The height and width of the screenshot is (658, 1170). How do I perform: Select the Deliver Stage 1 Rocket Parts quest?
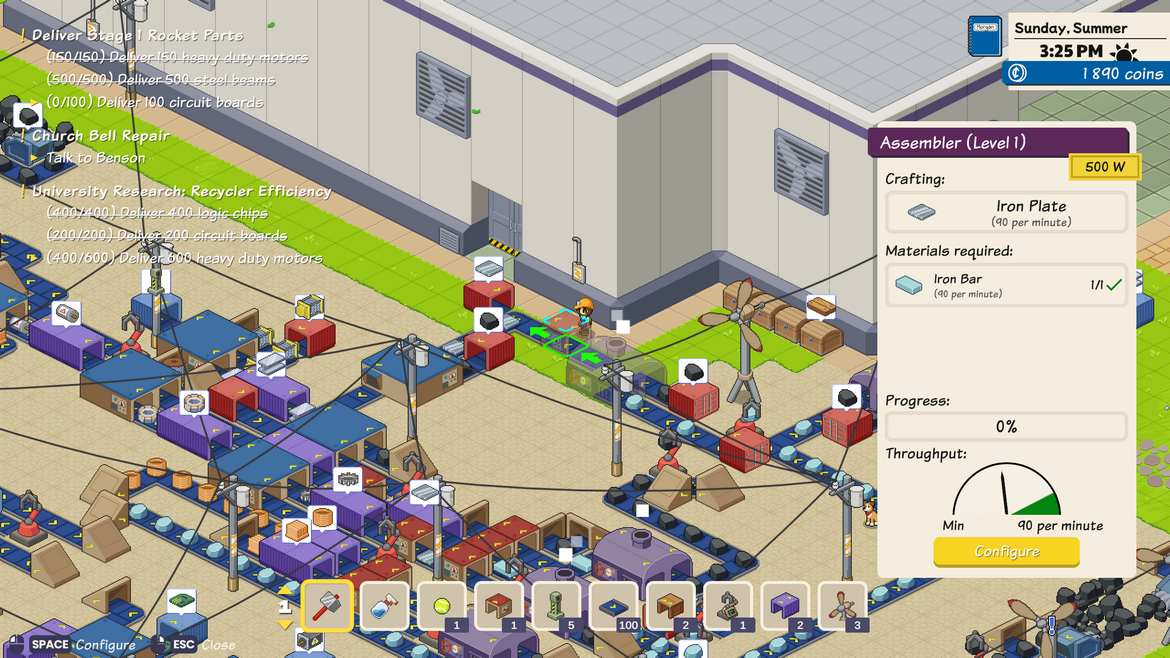[137, 35]
